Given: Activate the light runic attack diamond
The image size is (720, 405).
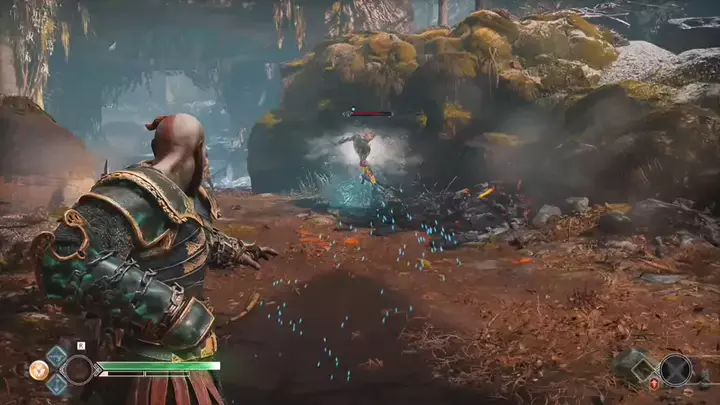Looking at the screenshot, I should [x=57, y=356].
